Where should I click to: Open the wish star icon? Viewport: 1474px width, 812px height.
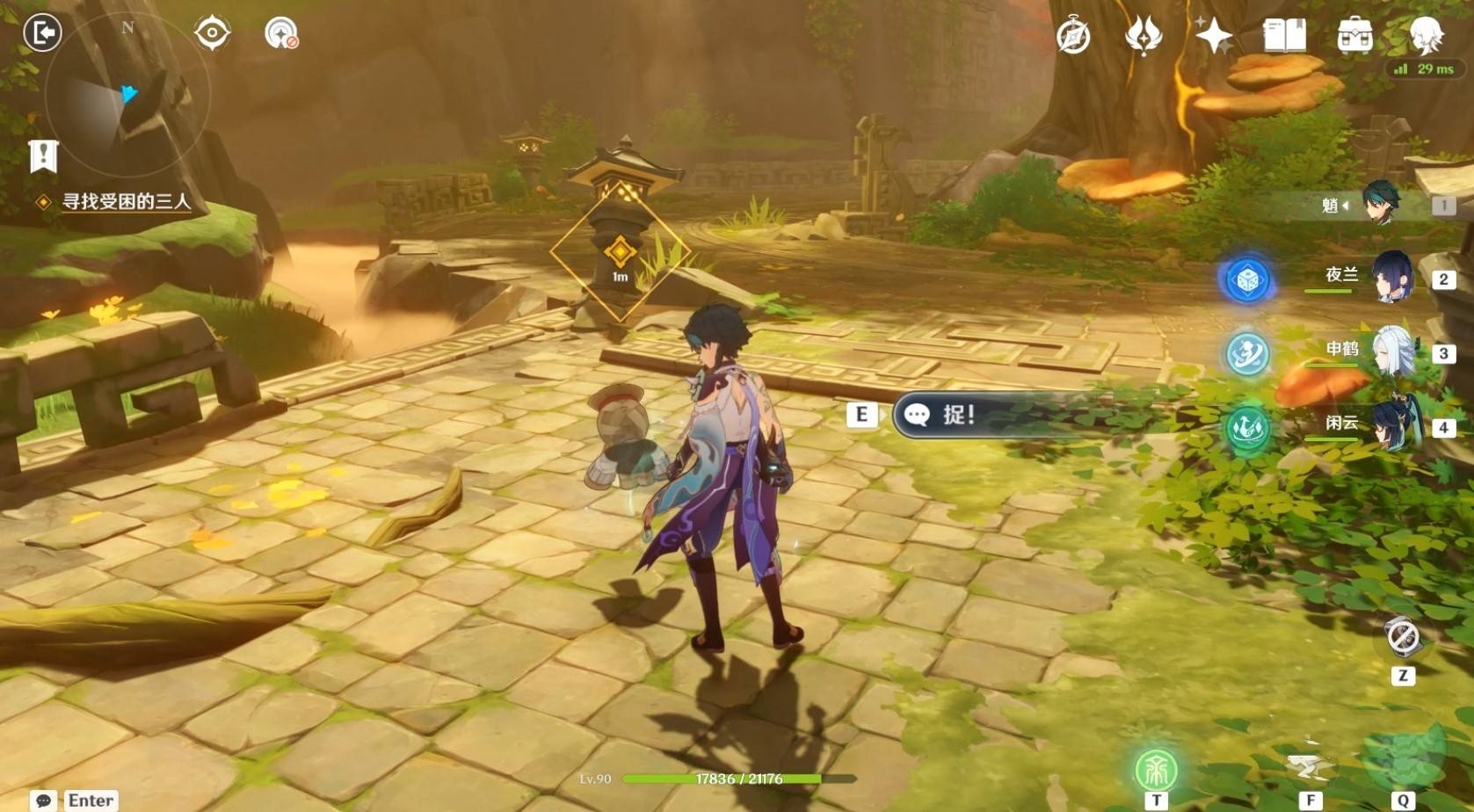(x=1214, y=36)
